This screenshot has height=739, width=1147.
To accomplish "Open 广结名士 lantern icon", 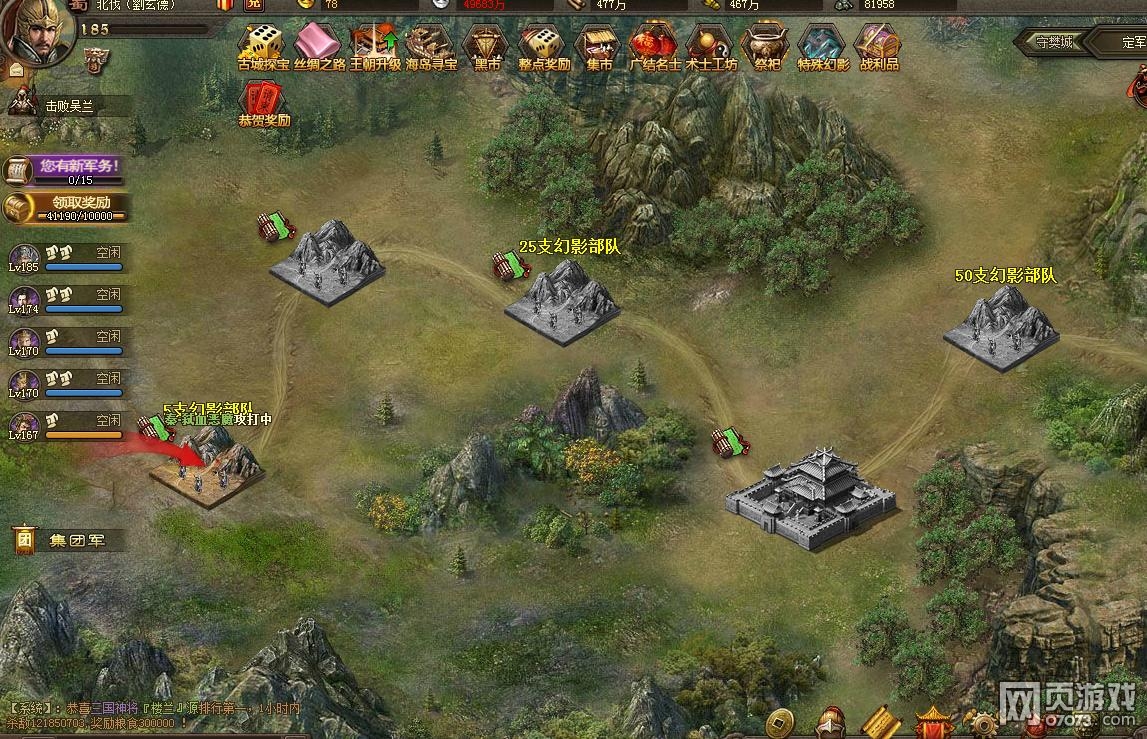I will coord(655,45).
